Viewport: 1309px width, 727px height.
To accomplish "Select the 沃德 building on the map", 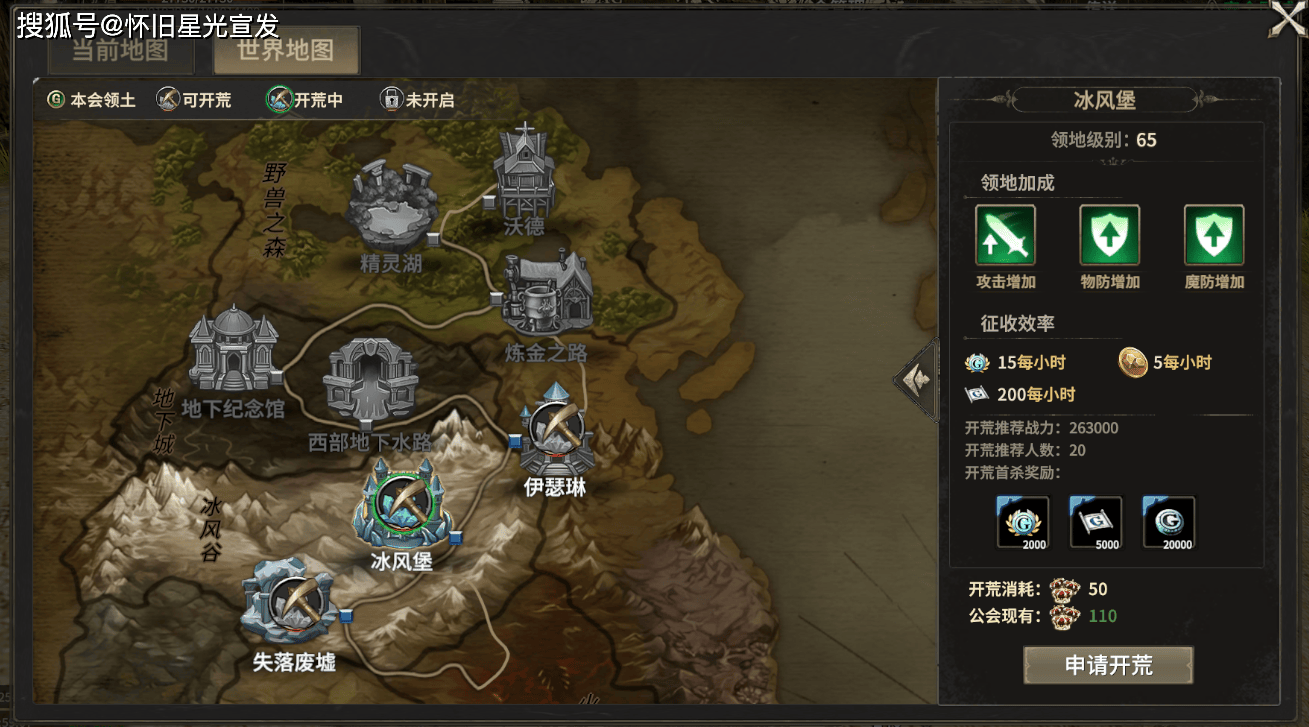I will click(x=524, y=172).
